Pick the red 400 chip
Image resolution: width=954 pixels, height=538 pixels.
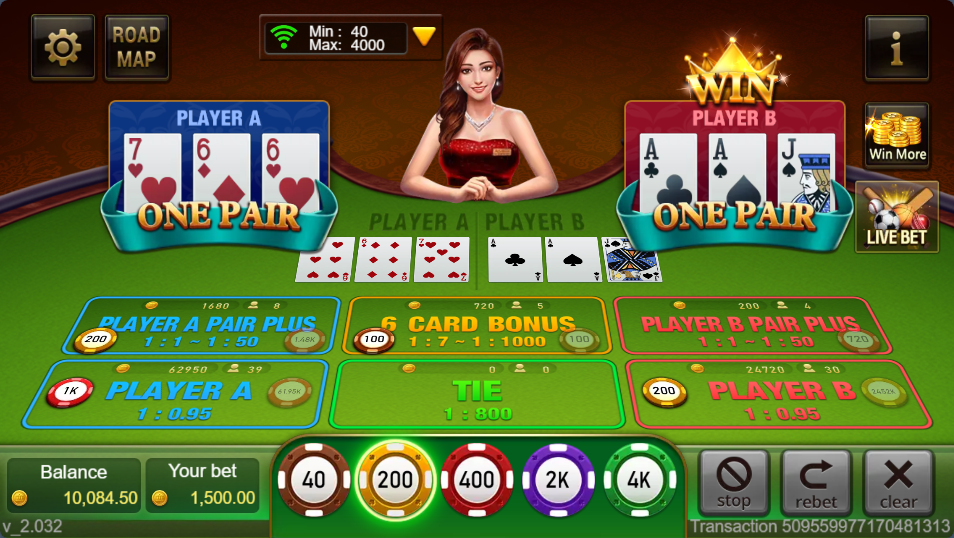click(x=476, y=480)
